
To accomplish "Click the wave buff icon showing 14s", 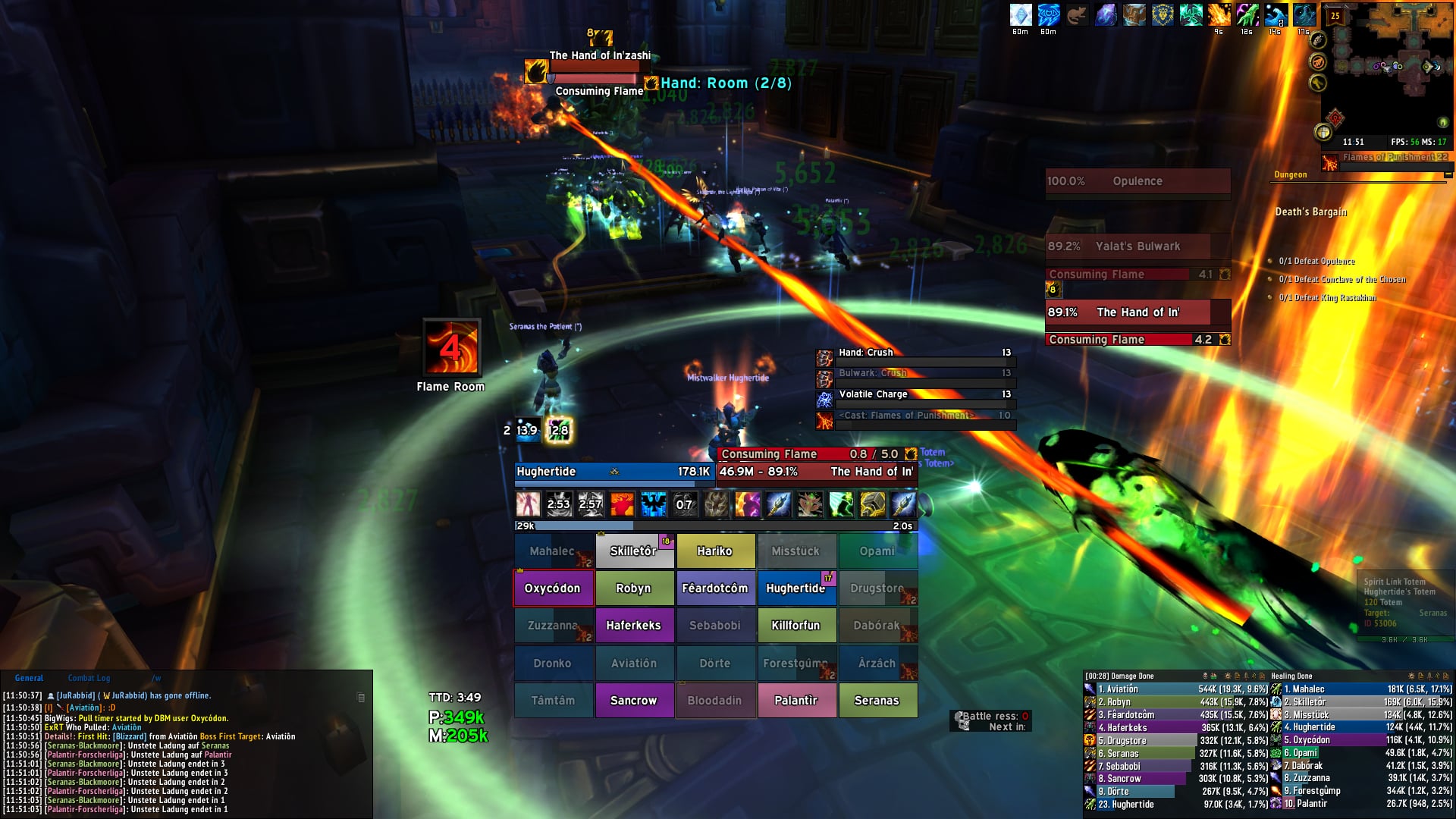I will 1276,15.
